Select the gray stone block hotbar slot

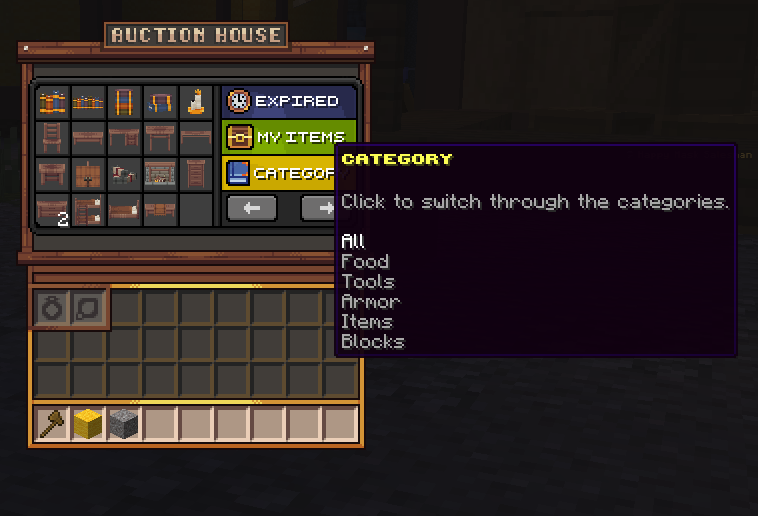(x=124, y=424)
